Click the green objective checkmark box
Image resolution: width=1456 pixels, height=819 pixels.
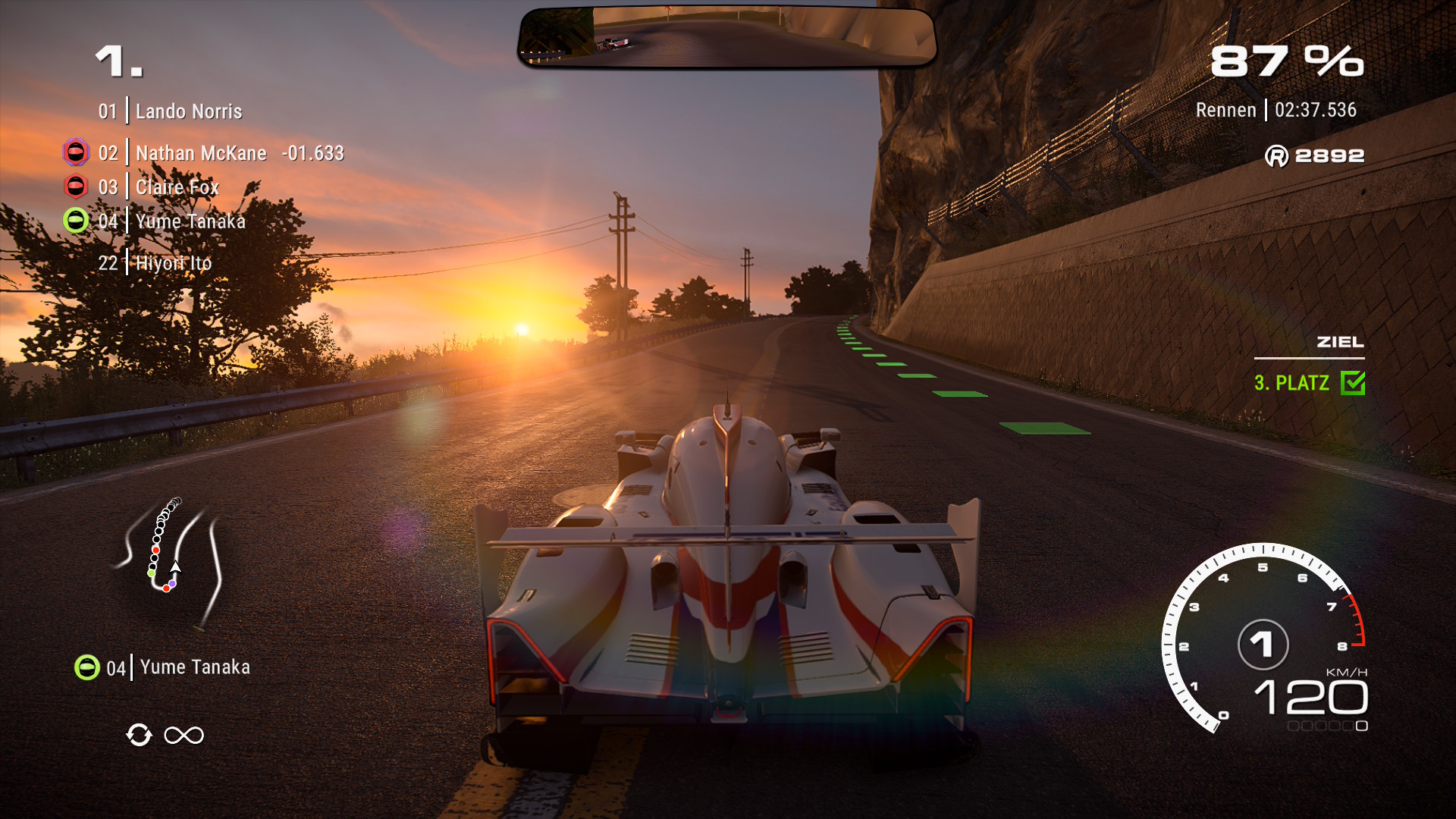click(1353, 383)
